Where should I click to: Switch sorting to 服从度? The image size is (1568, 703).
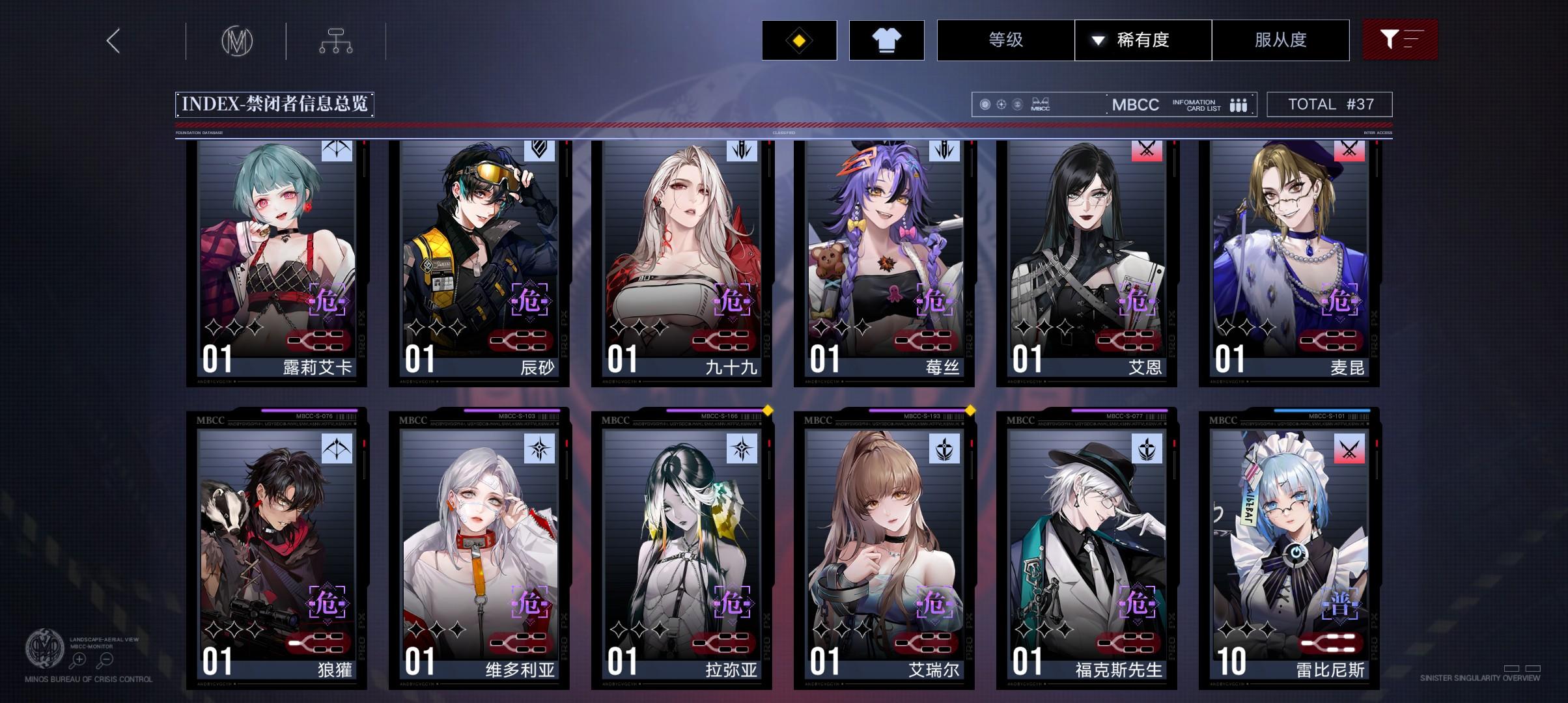click(x=1280, y=40)
